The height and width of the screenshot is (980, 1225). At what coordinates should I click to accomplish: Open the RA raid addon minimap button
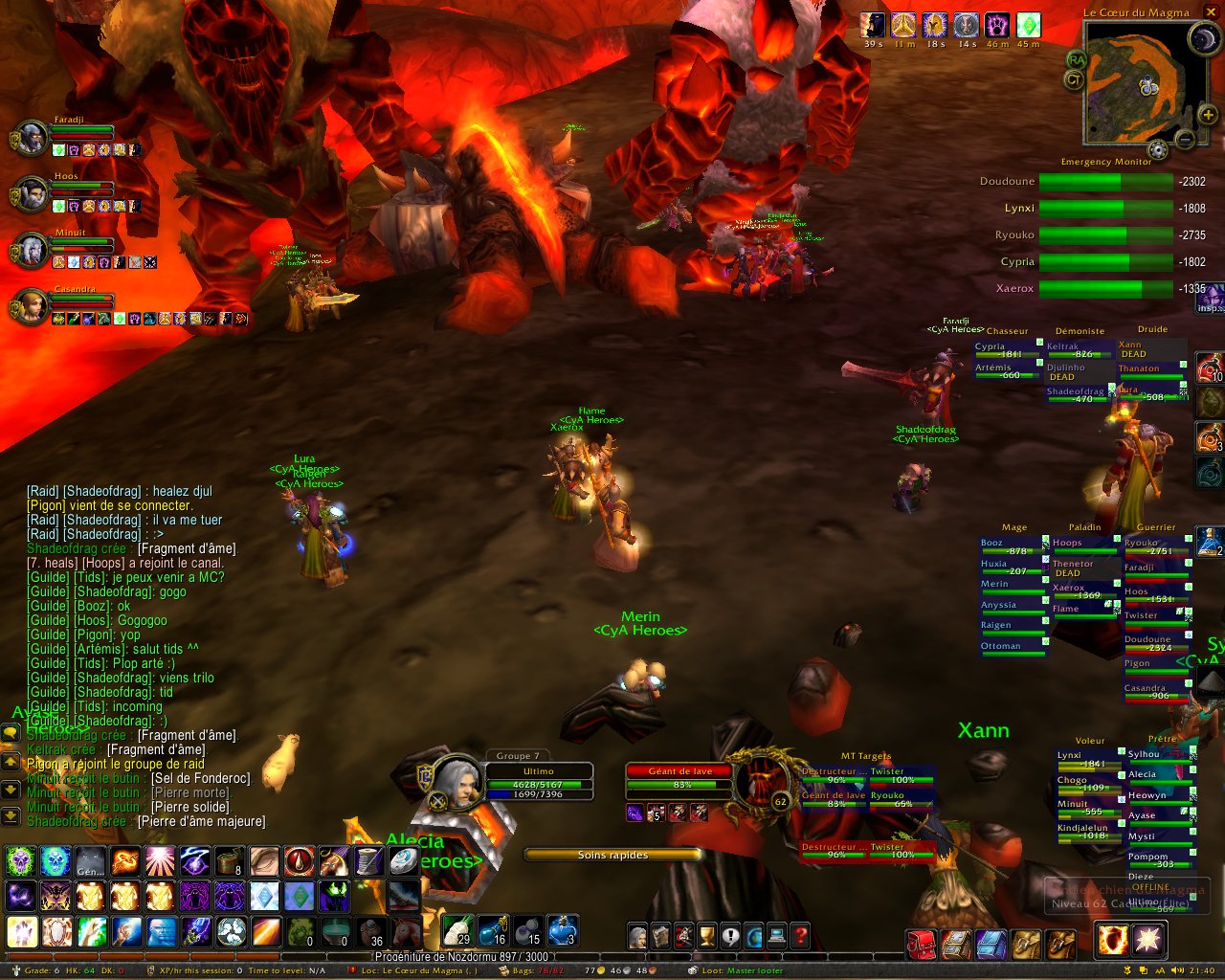[x=1079, y=60]
